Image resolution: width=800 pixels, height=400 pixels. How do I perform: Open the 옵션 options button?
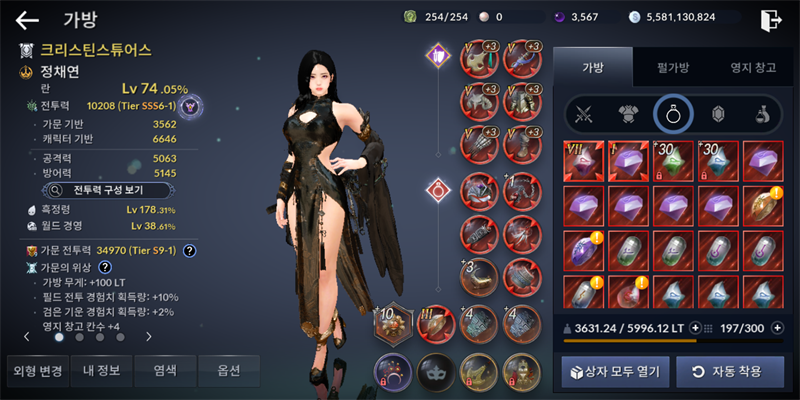(228, 371)
